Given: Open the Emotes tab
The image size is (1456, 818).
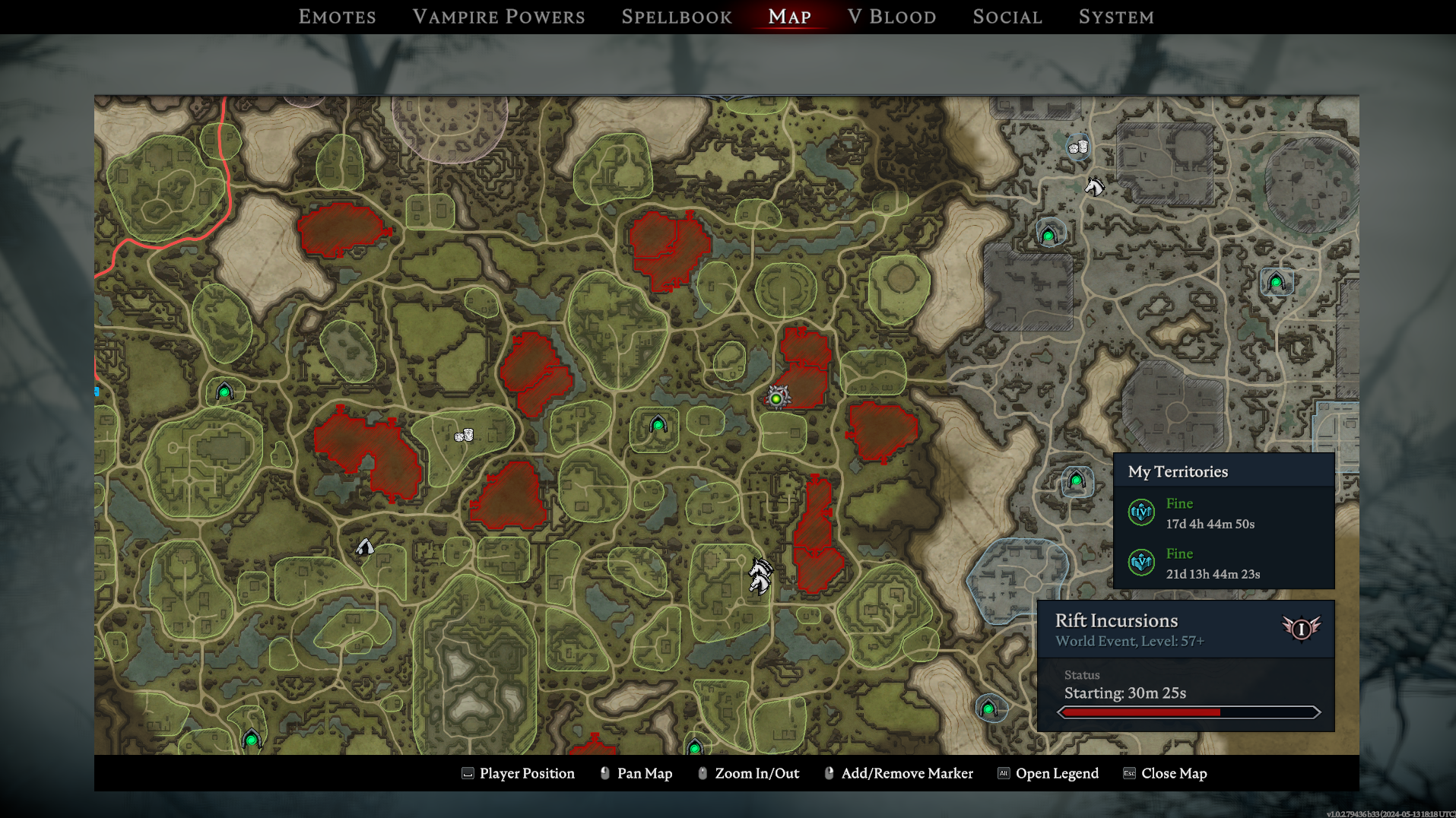Looking at the screenshot, I should (337, 17).
